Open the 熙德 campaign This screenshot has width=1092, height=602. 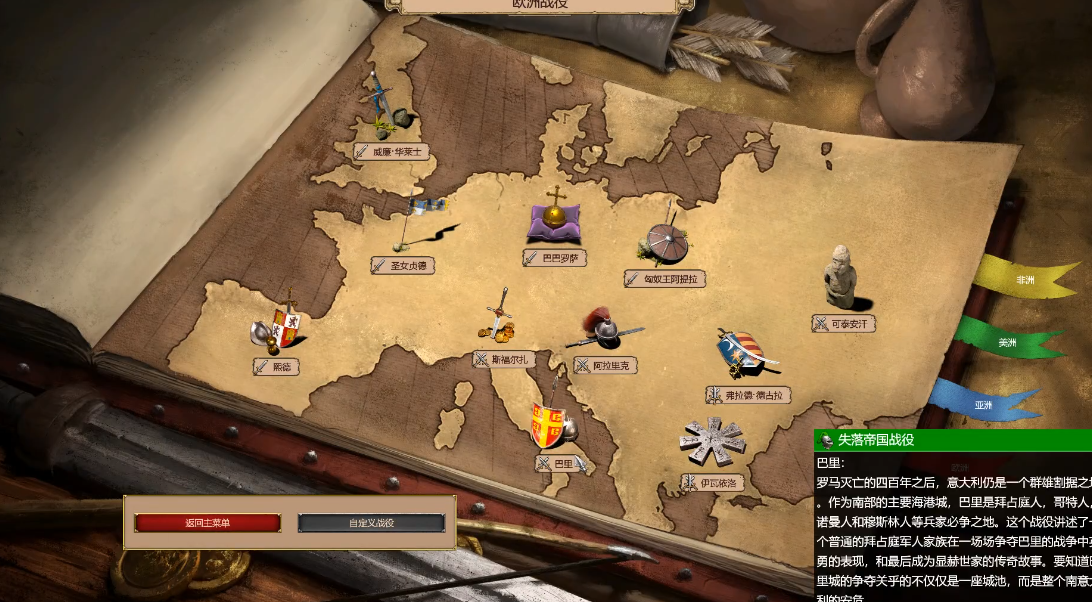point(277,367)
